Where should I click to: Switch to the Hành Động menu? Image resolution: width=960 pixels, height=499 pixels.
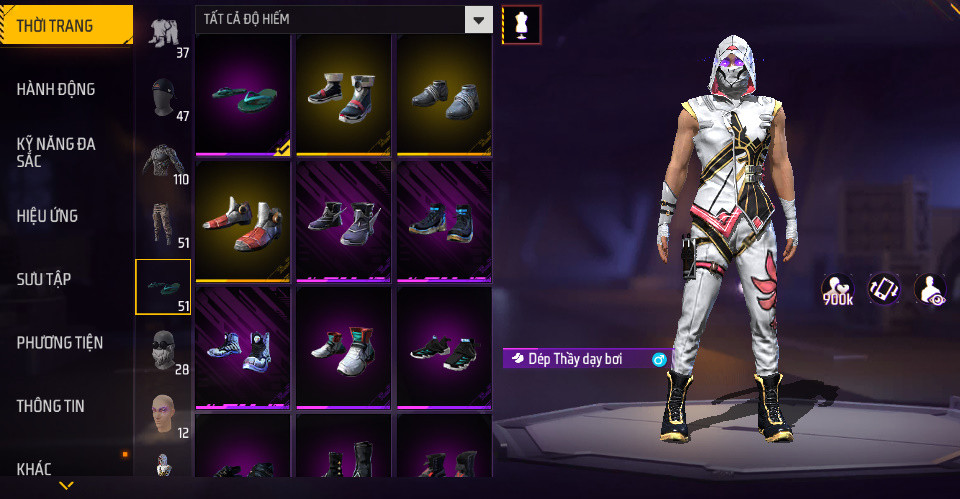coord(56,89)
